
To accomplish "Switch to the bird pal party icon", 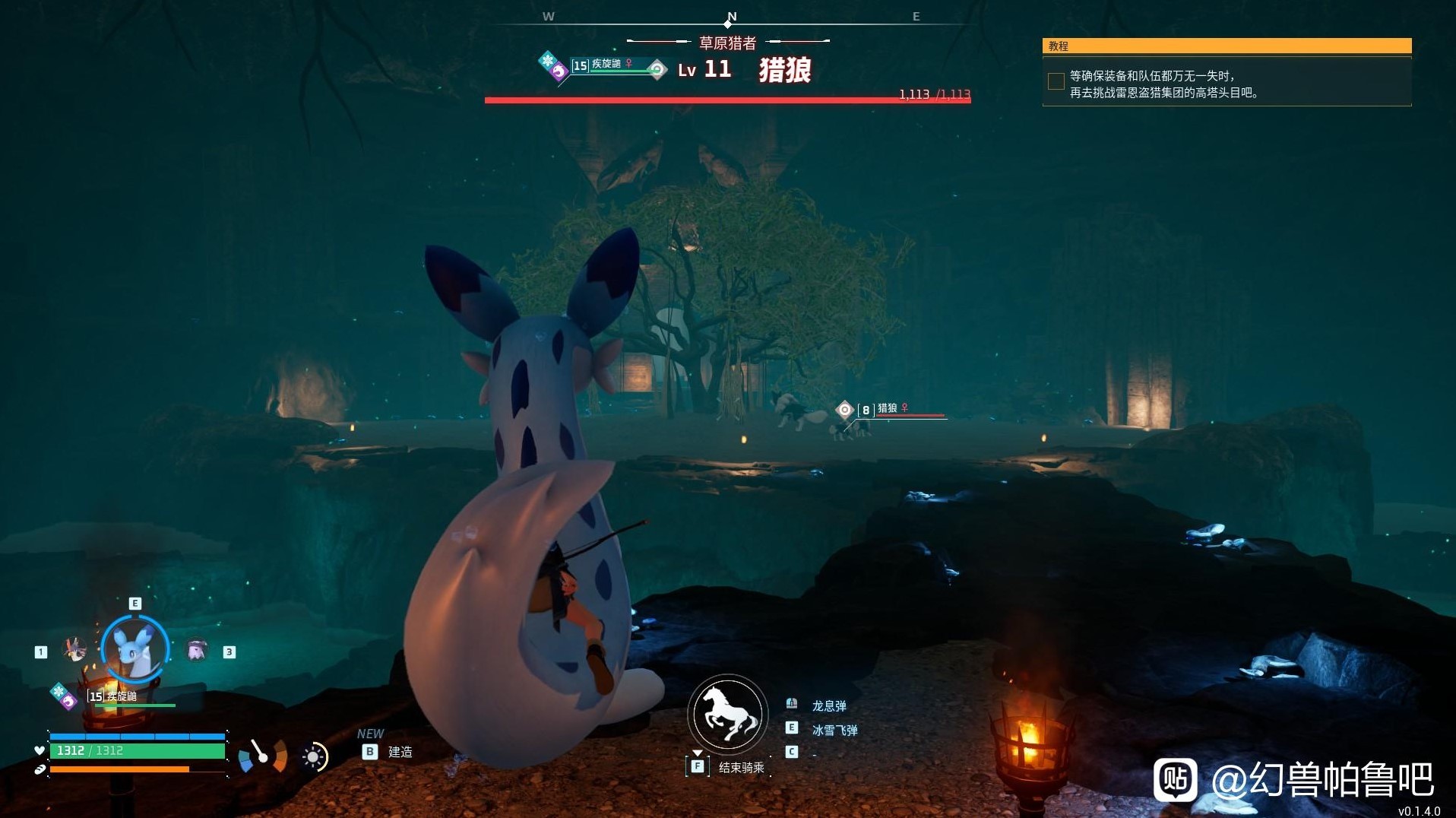I will tap(74, 649).
